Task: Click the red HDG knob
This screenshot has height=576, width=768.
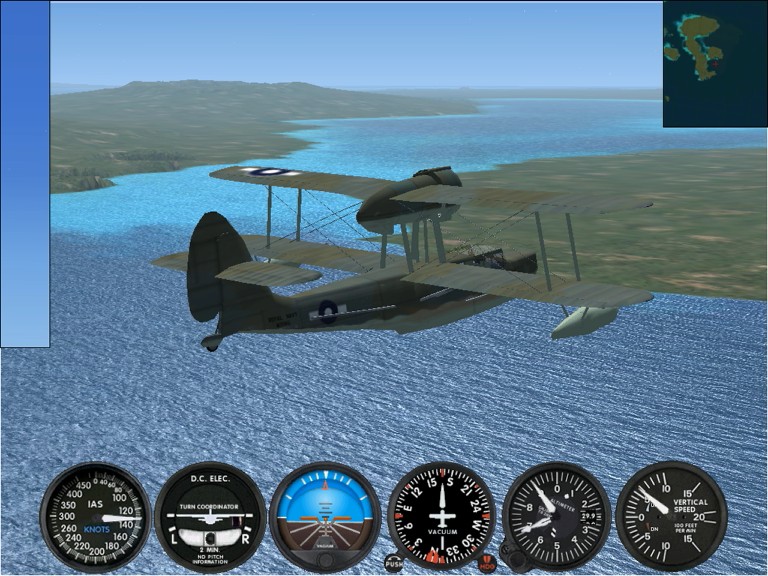Action: (488, 563)
